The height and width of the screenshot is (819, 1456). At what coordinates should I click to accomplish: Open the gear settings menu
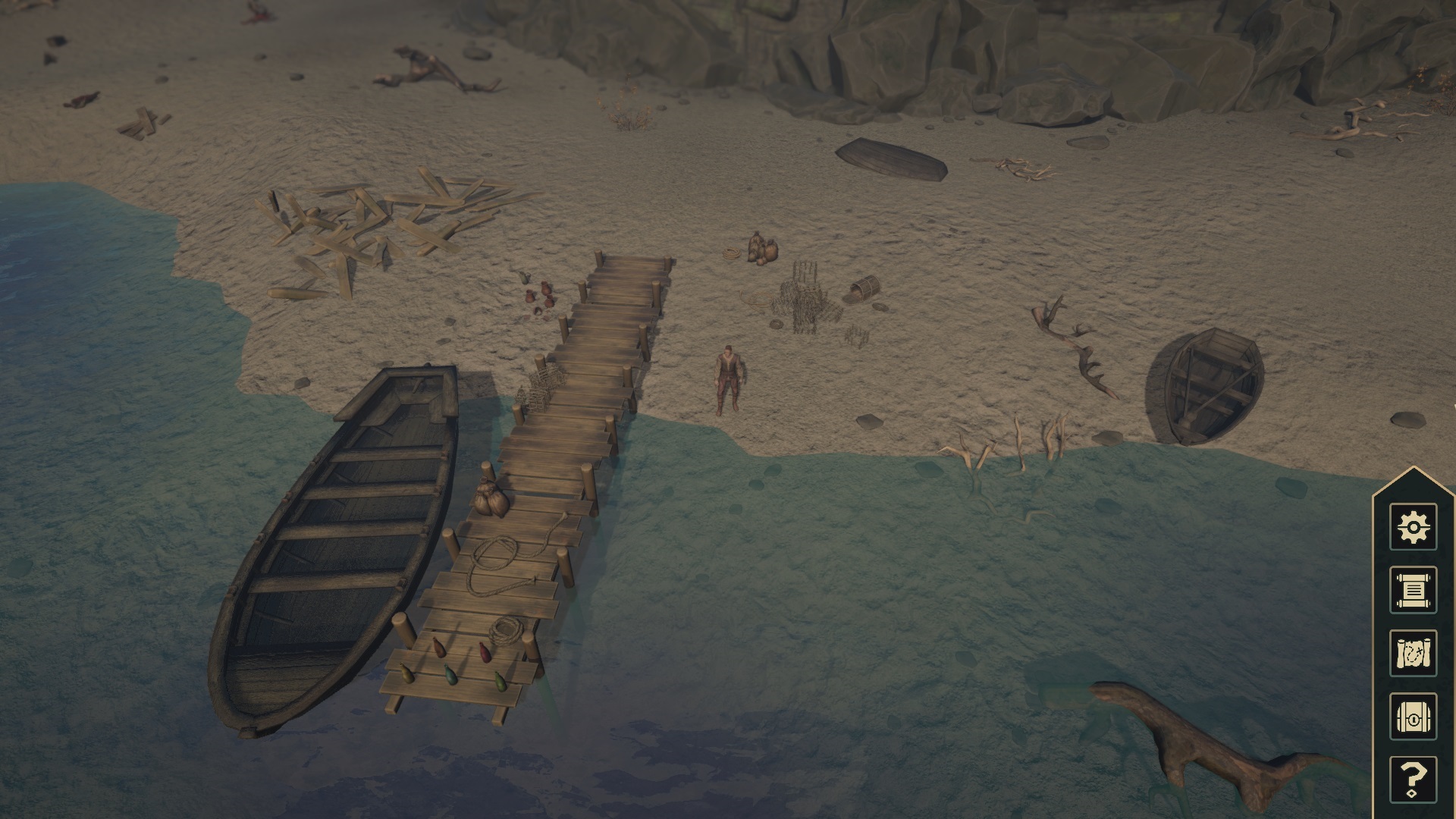click(x=1413, y=526)
